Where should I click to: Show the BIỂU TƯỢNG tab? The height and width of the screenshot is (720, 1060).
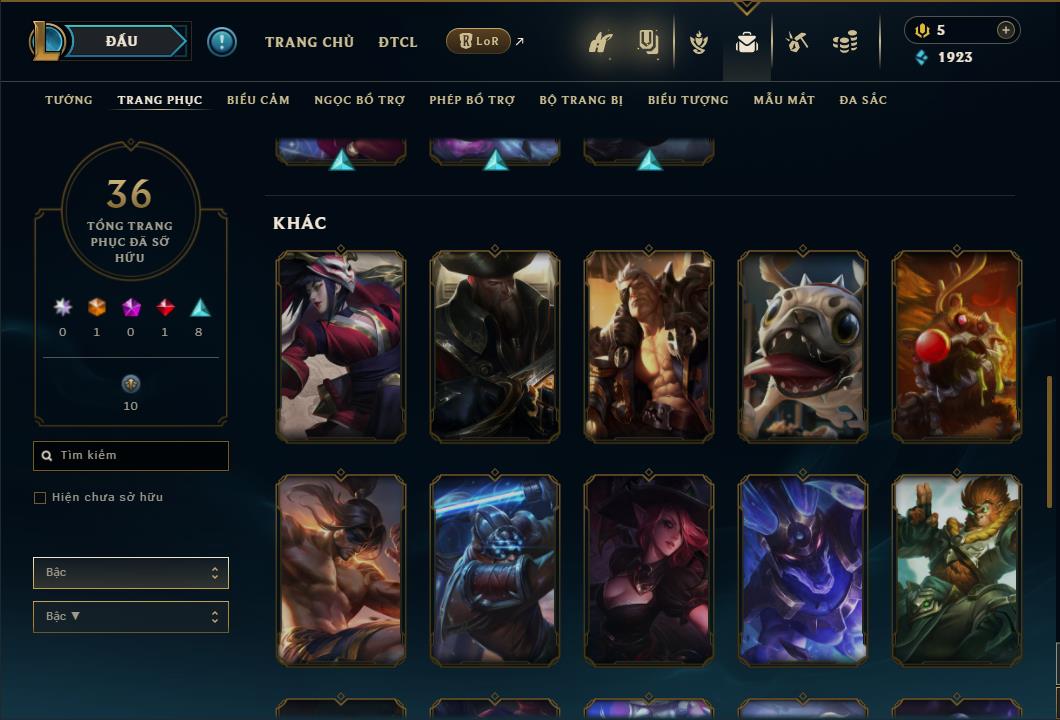click(x=688, y=100)
